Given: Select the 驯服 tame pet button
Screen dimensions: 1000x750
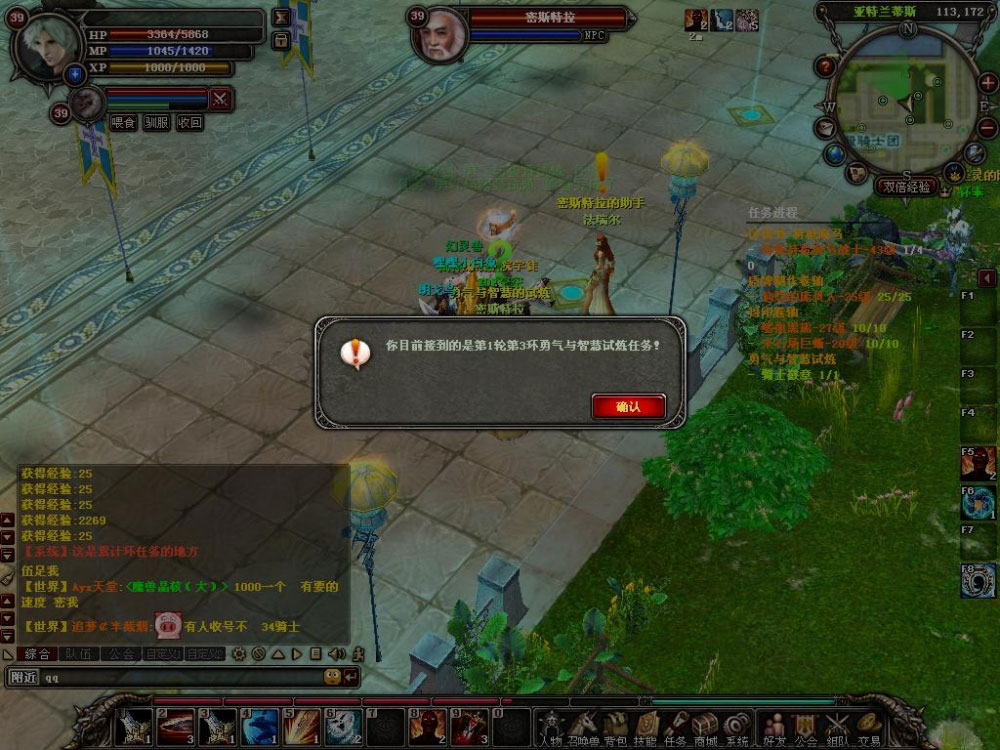Looking at the screenshot, I should click(156, 122).
